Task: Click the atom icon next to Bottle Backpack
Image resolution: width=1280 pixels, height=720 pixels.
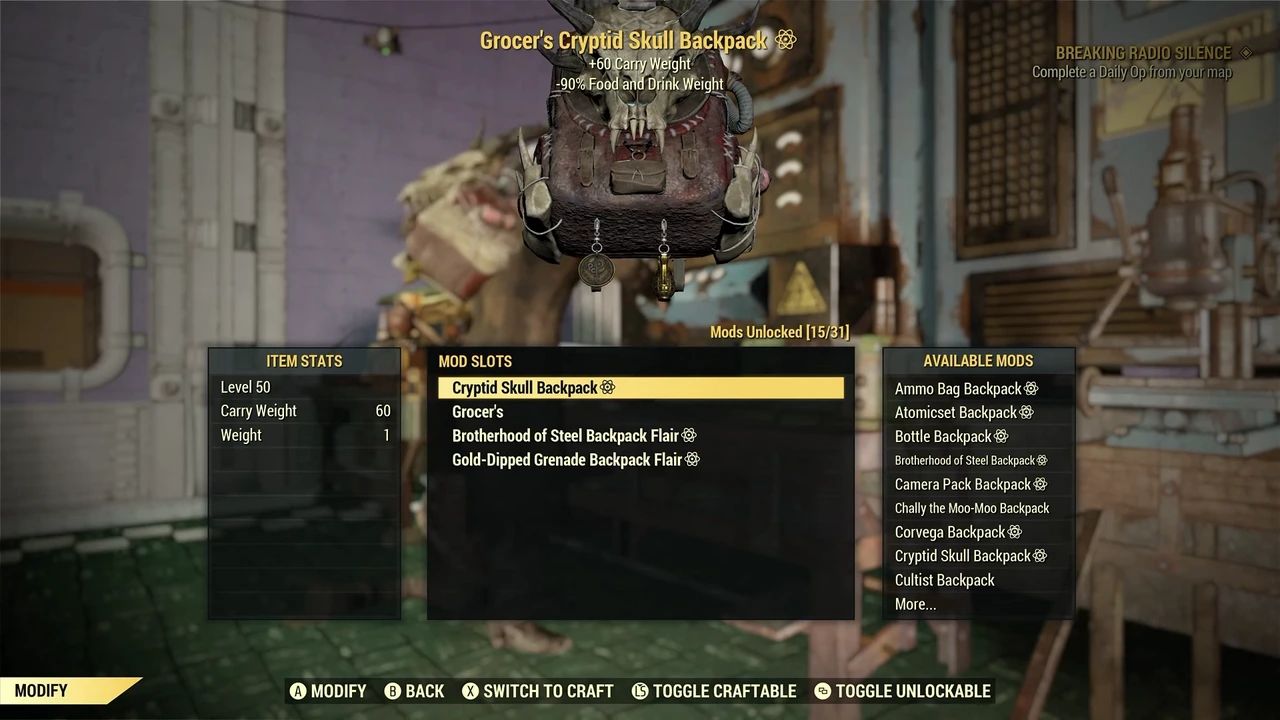Action: point(1002,436)
